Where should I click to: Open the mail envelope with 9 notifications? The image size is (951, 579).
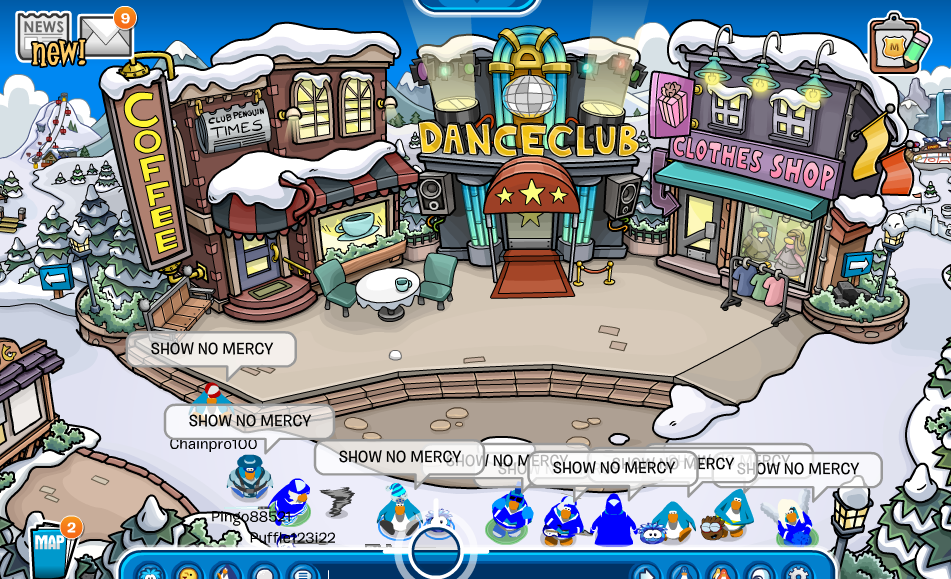[106, 36]
